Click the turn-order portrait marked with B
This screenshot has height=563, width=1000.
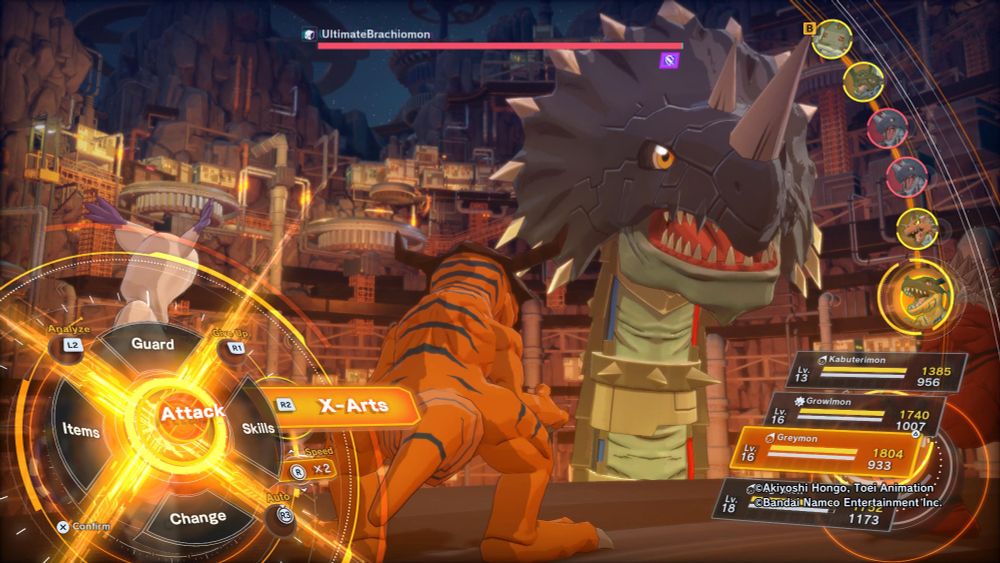(831, 40)
